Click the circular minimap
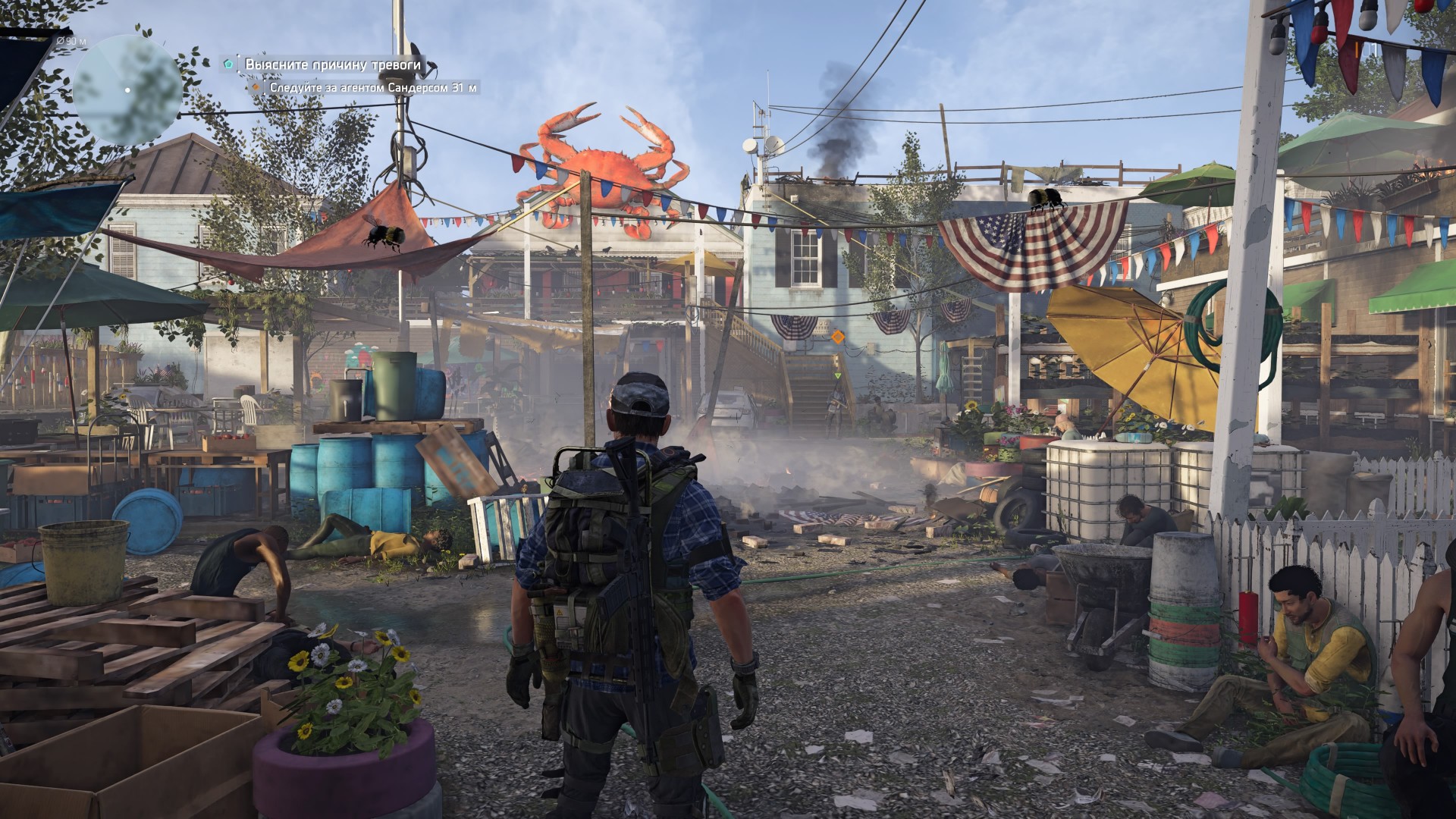Screen dimensions: 1456x819 (127, 89)
